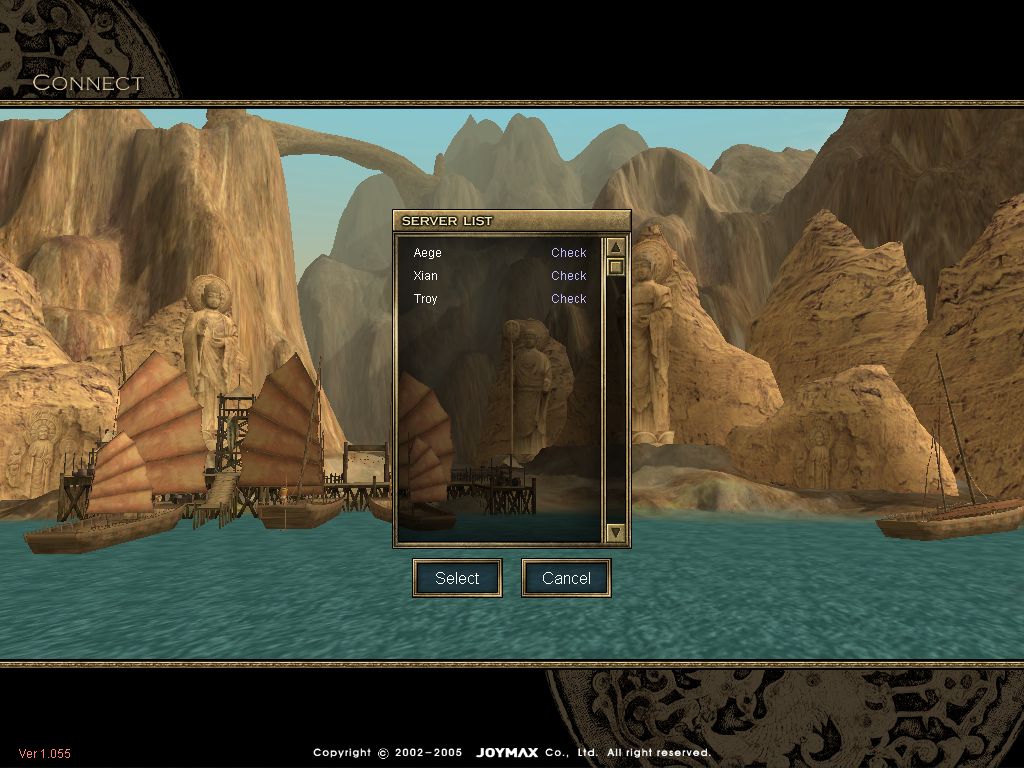The image size is (1024, 768).
Task: Pick the Xian server from the list
Action: pyautogui.click(x=426, y=276)
